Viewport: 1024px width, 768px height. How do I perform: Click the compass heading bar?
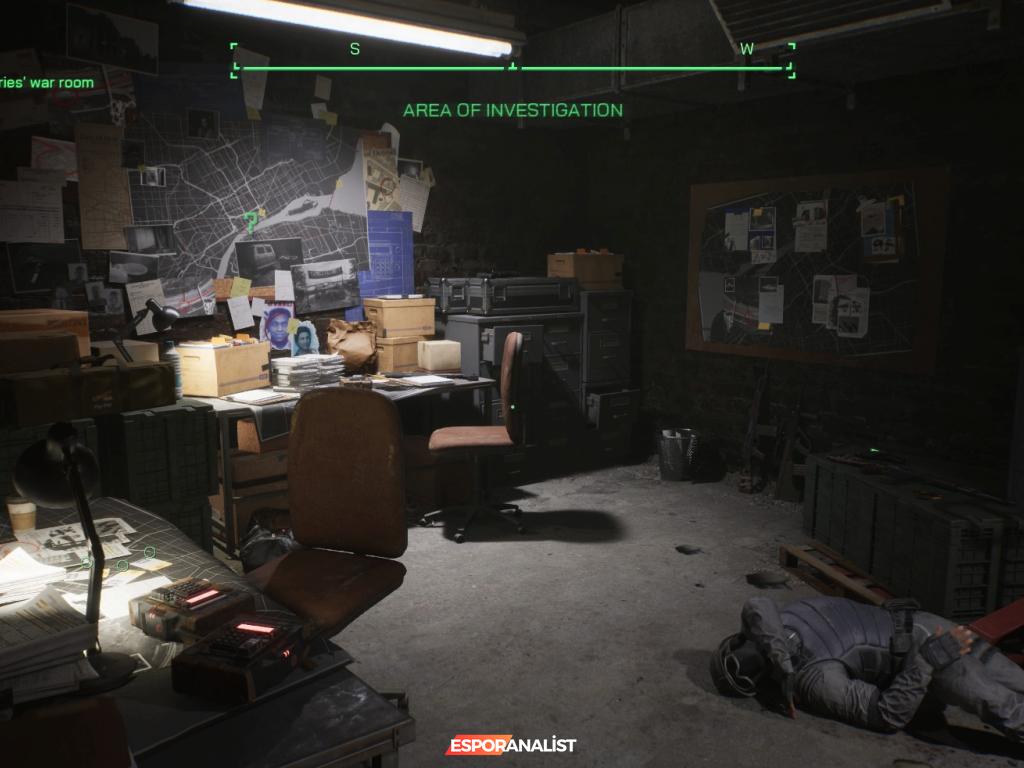(512, 66)
